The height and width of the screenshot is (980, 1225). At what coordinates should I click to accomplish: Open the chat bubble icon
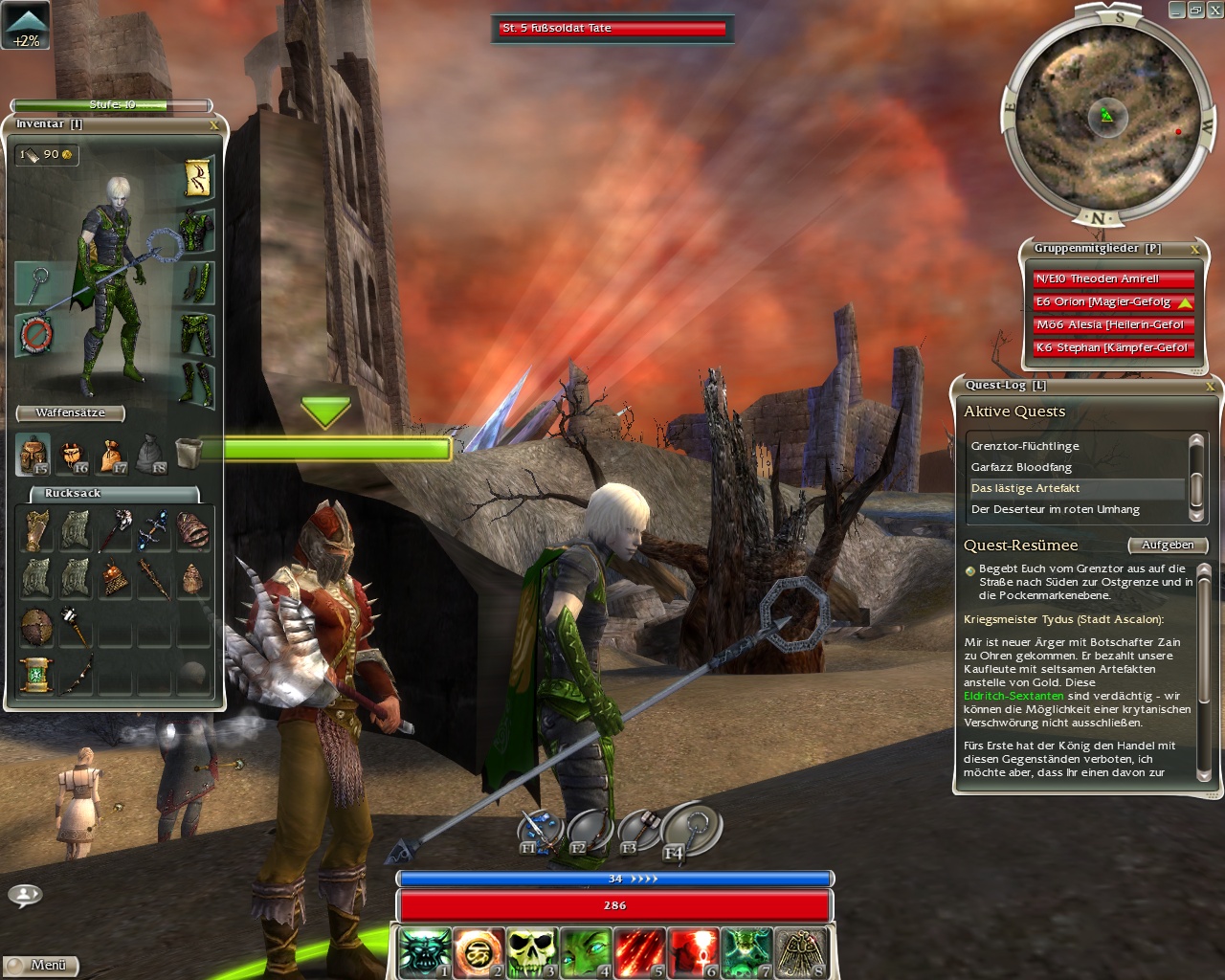[x=25, y=895]
